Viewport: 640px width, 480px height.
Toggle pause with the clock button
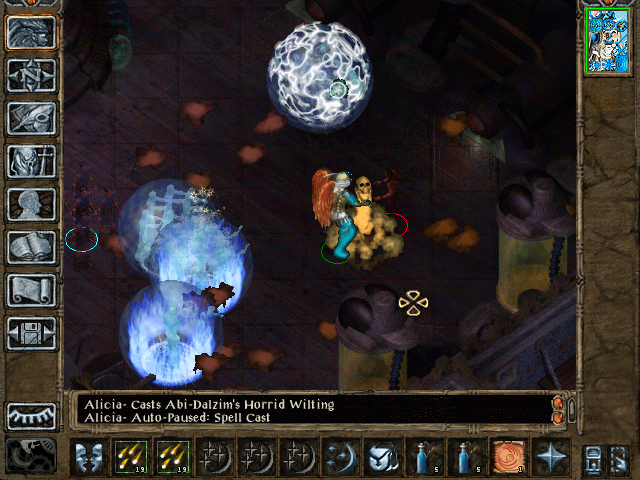31,456
